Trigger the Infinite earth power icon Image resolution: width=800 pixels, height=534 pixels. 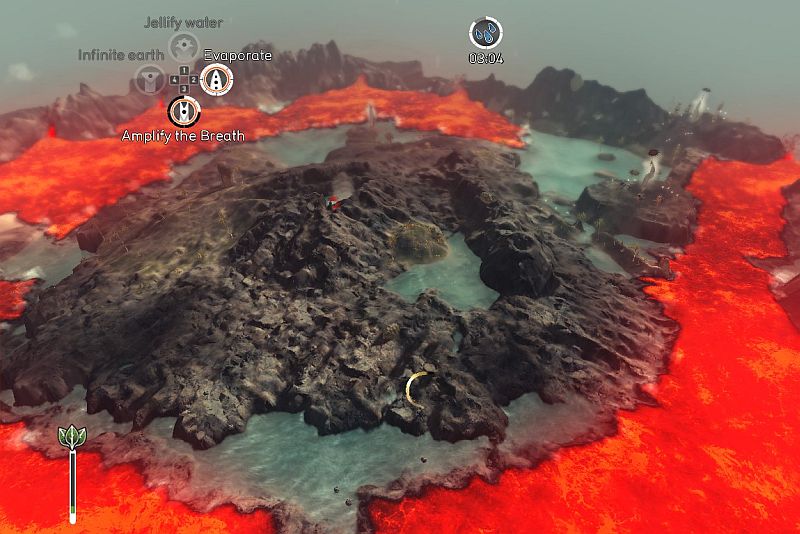coord(150,79)
